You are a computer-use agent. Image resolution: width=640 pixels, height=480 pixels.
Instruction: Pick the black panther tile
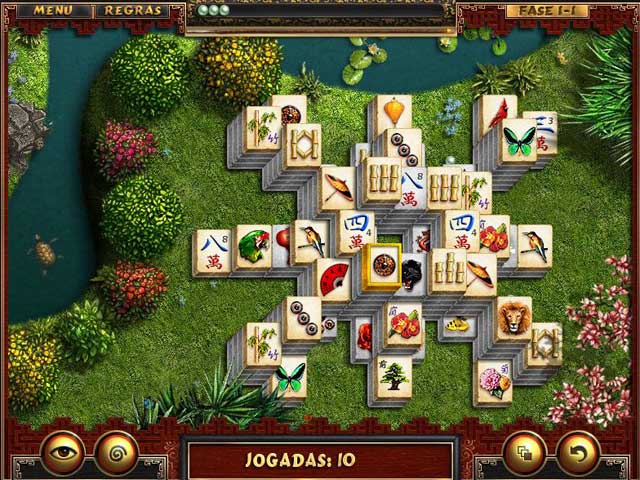(412, 270)
